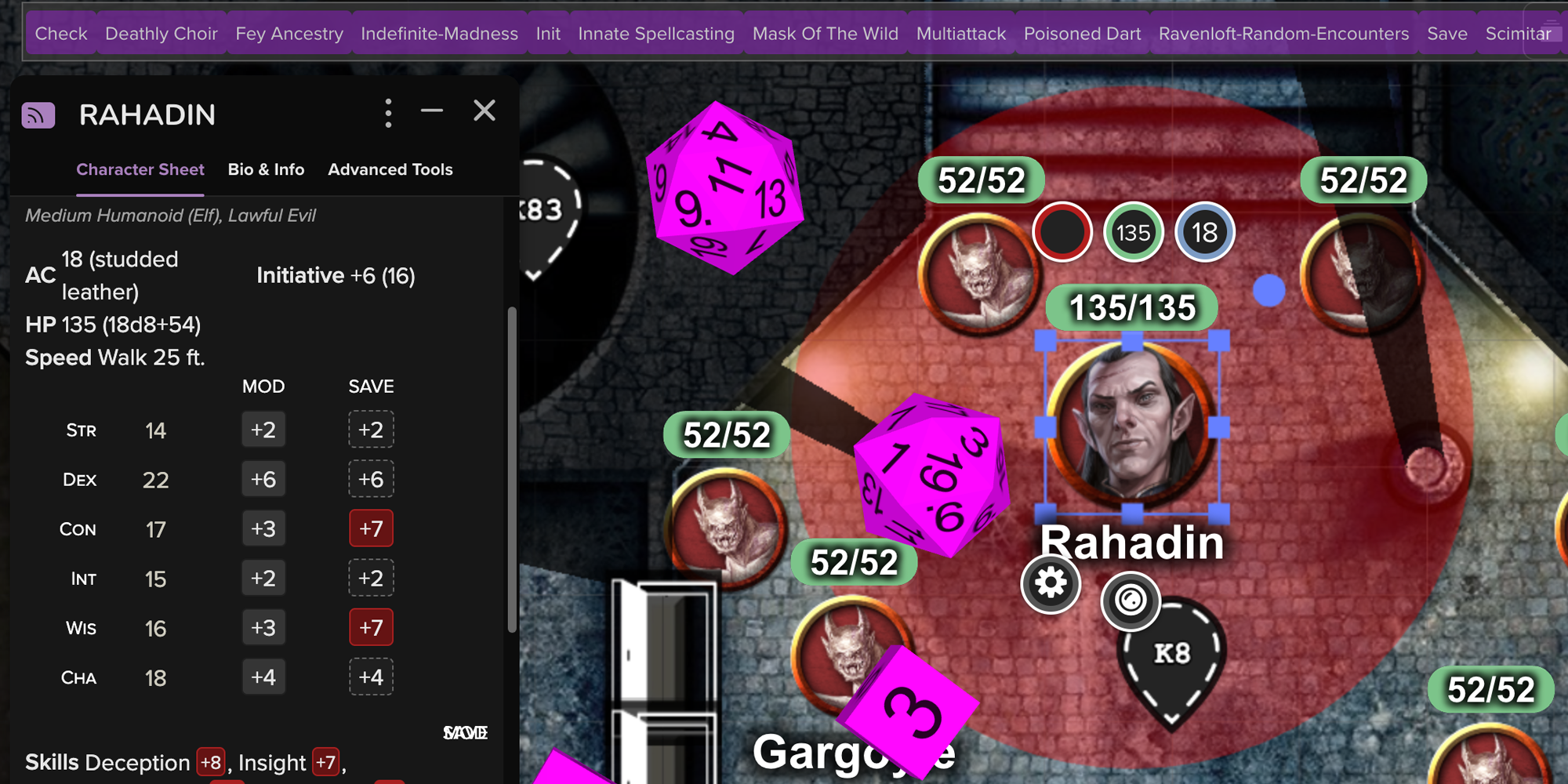Click the broadcast icon beside RAHADIN title
The height and width of the screenshot is (784, 1568).
38,114
